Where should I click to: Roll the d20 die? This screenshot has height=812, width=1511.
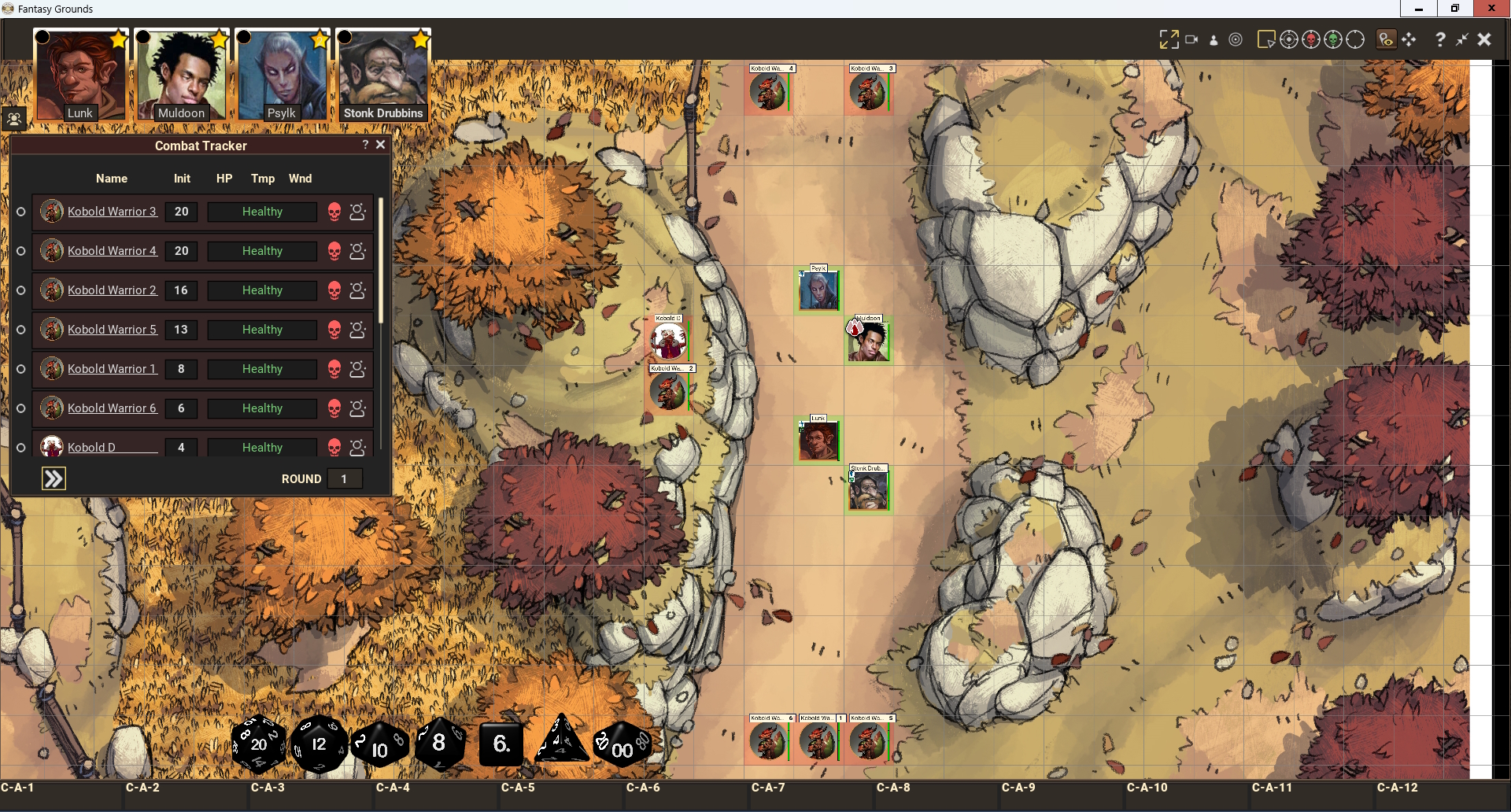tap(258, 744)
